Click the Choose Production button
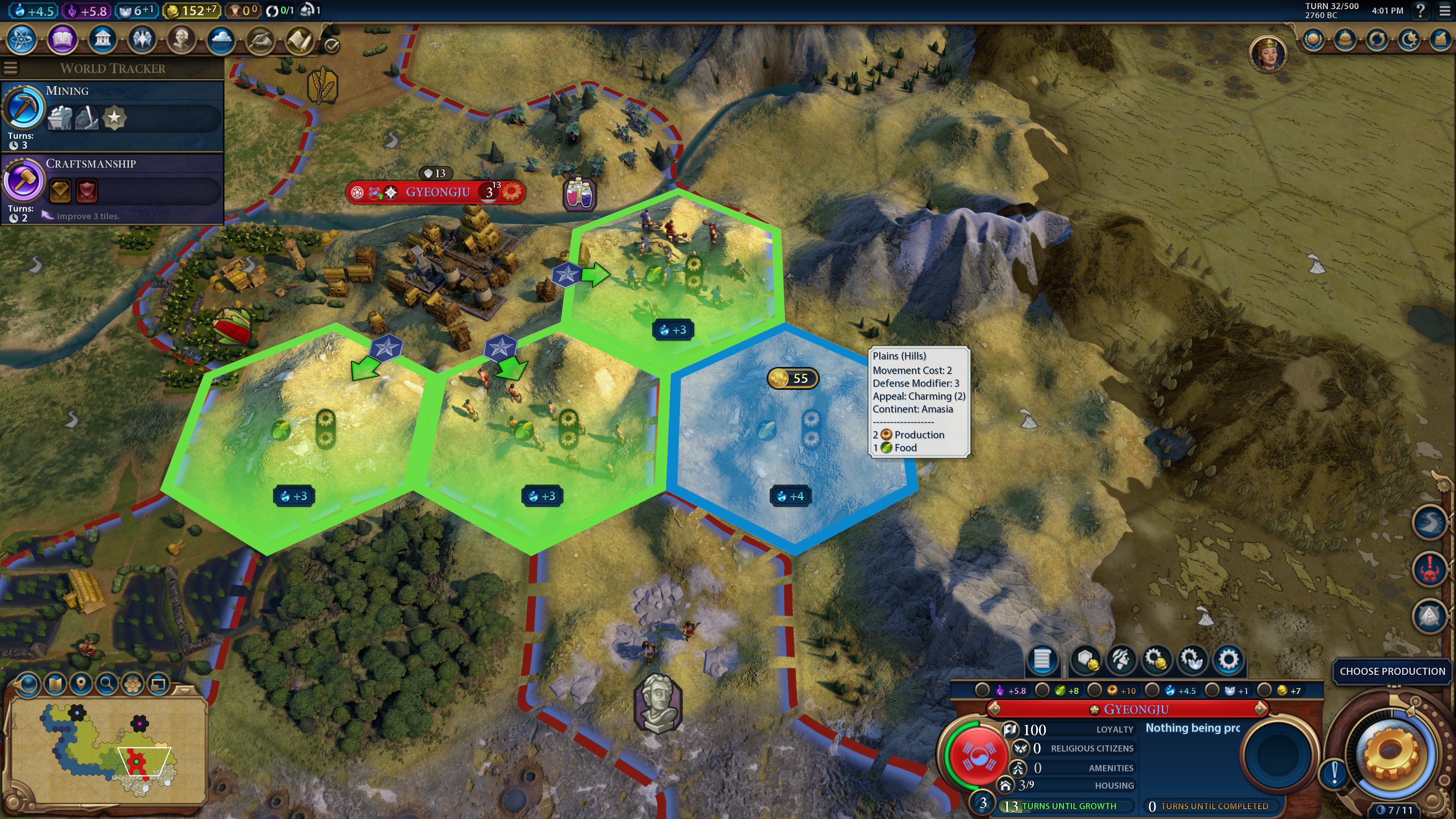Image resolution: width=1456 pixels, height=819 pixels. pyautogui.click(x=1392, y=671)
